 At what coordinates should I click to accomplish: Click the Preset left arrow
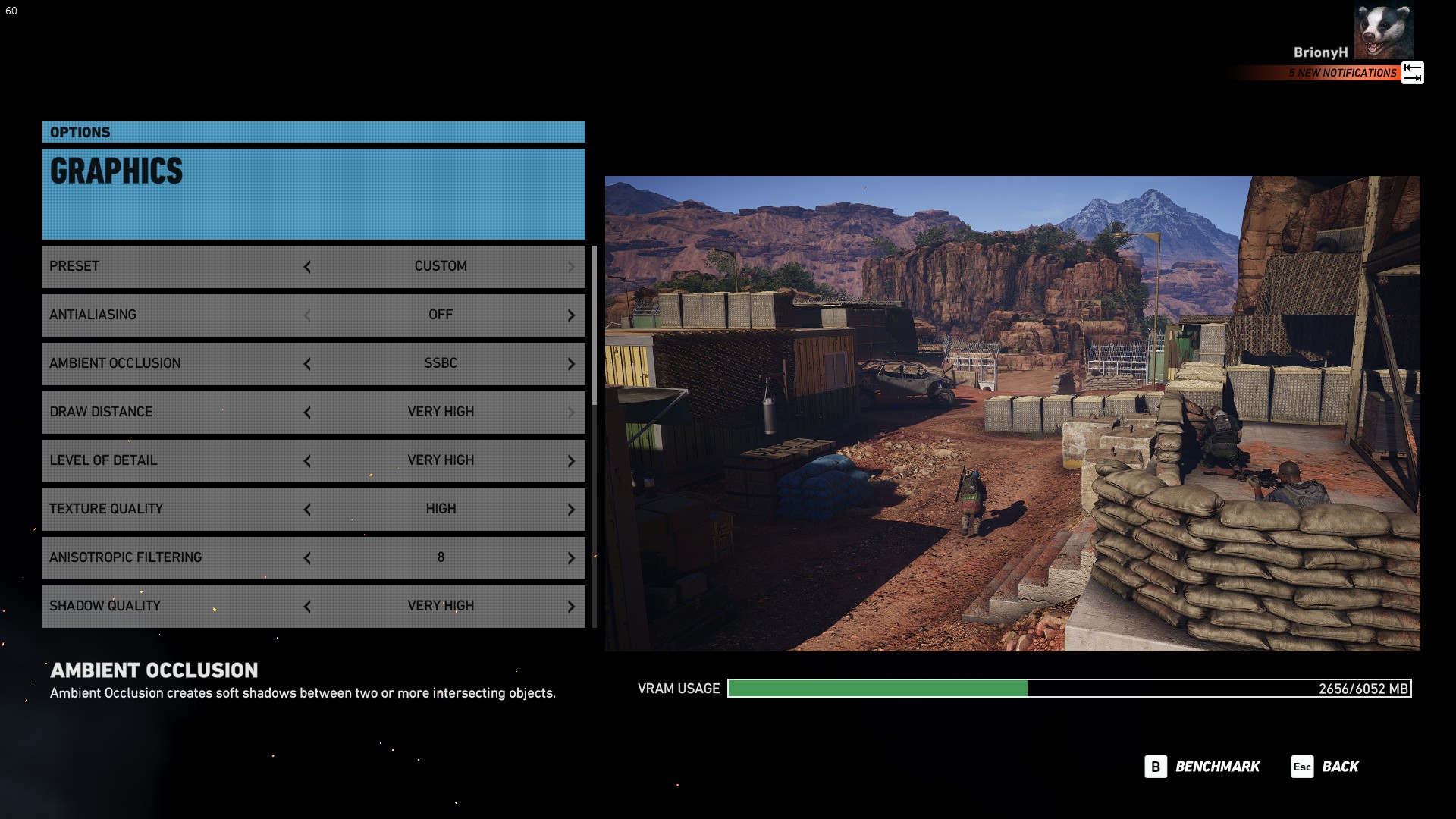307,267
